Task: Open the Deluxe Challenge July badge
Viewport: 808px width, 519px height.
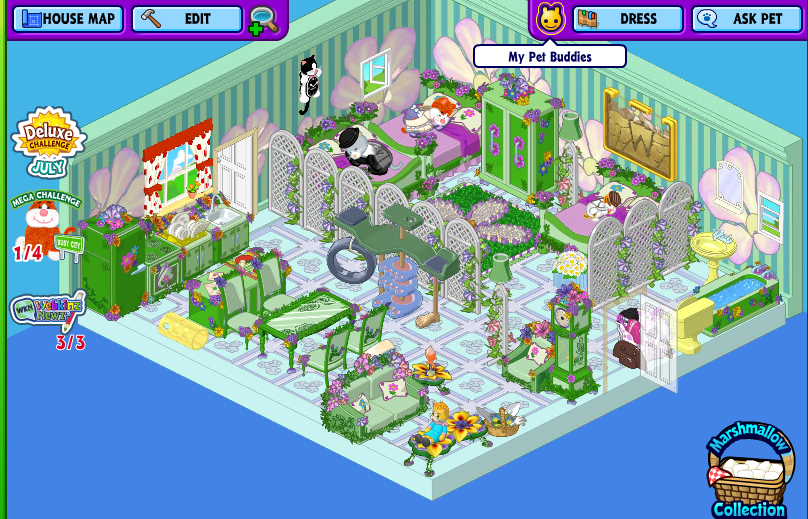Action: click(47, 142)
